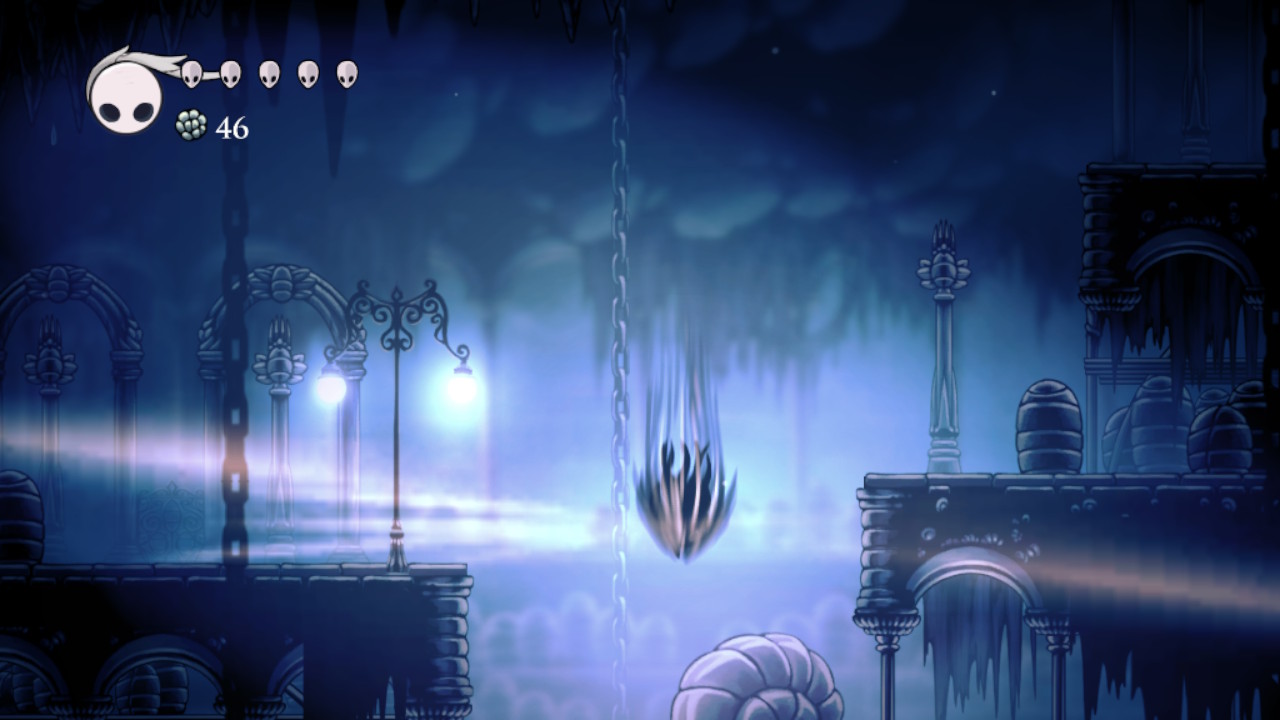Click the third health mask in the row
1280x720 pixels.
pos(268,72)
